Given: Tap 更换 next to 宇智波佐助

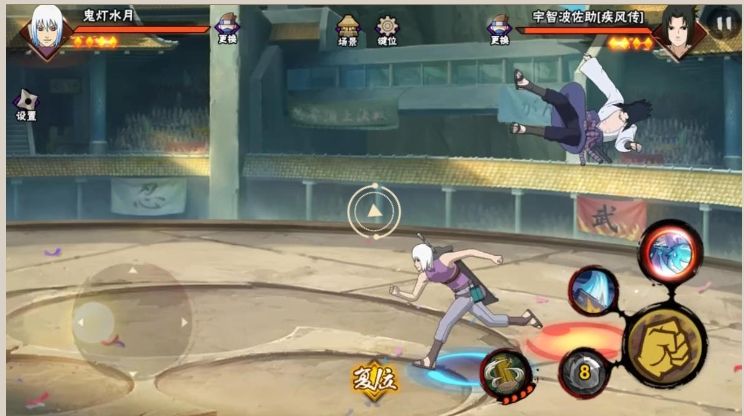Looking at the screenshot, I should pyautogui.click(x=499, y=28).
